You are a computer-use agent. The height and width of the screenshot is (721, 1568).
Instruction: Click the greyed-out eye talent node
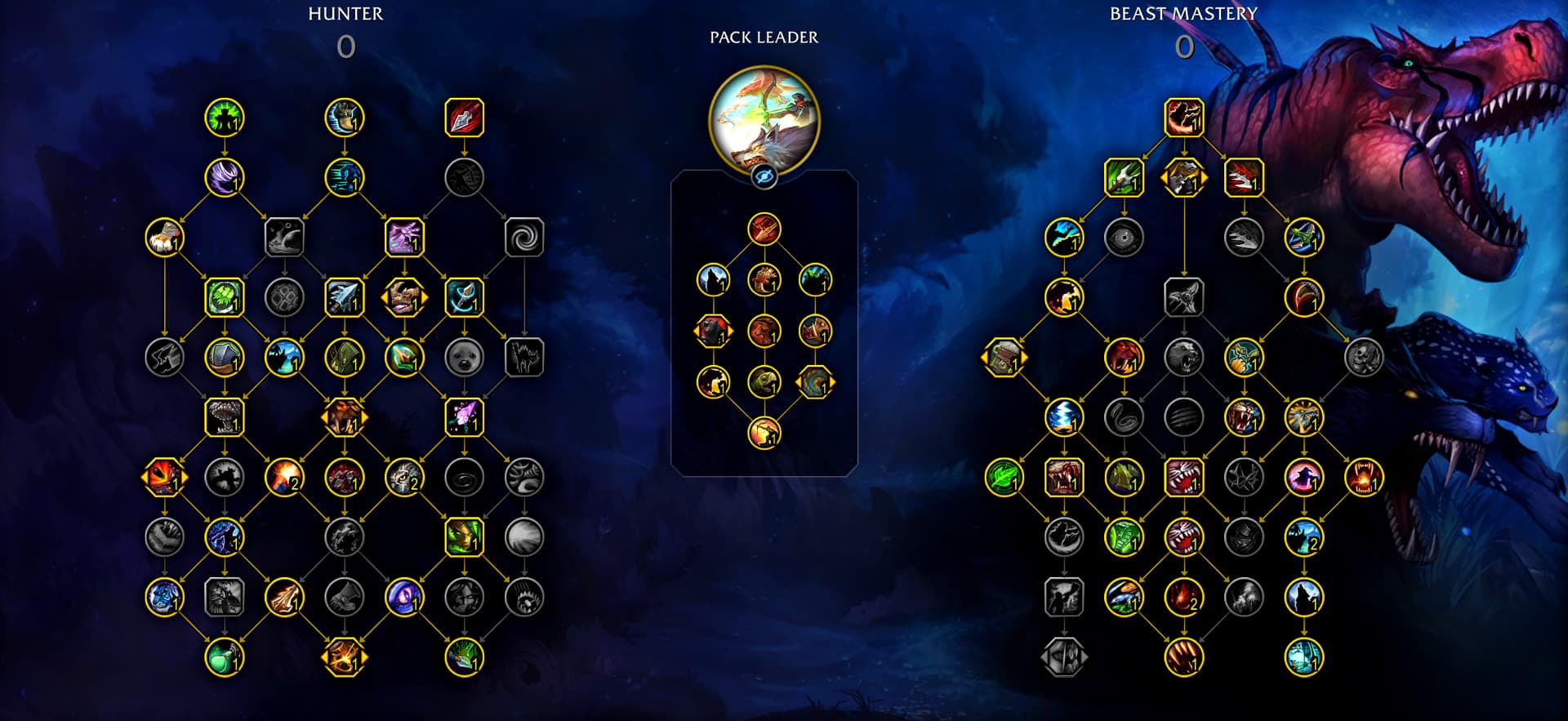1124,238
